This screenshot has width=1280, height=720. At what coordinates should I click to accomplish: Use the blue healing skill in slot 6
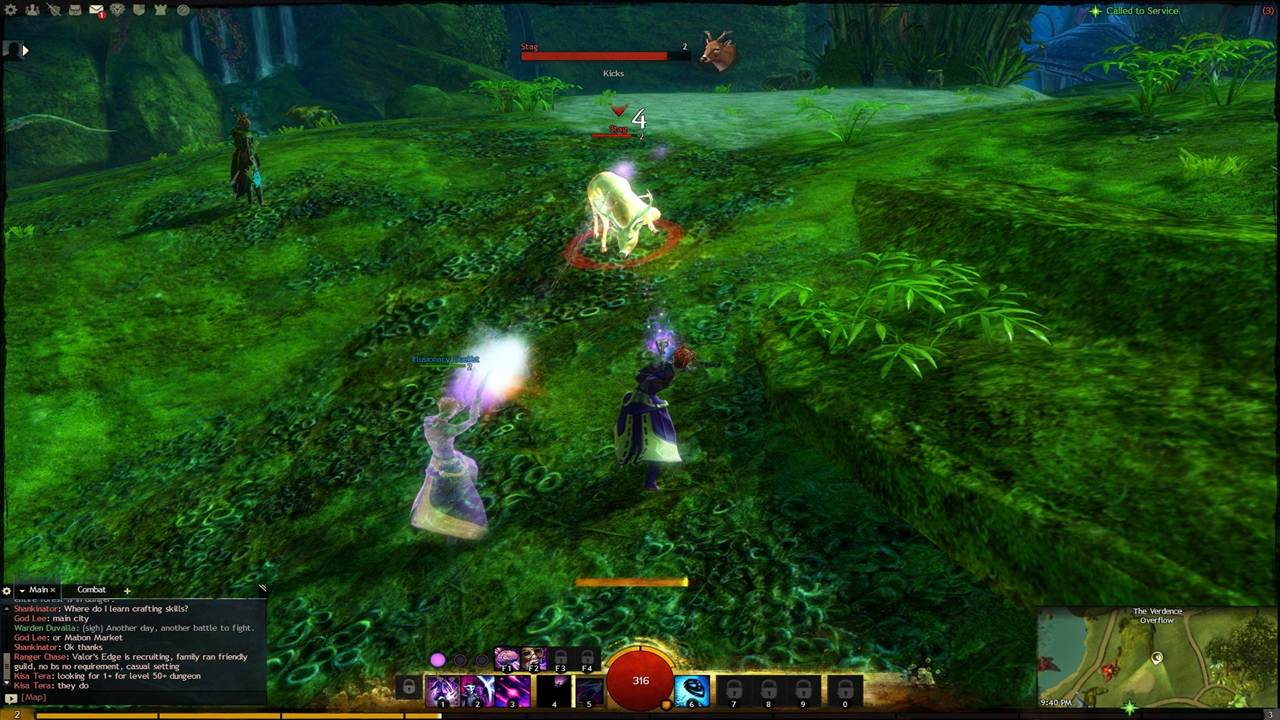pyautogui.click(x=691, y=691)
